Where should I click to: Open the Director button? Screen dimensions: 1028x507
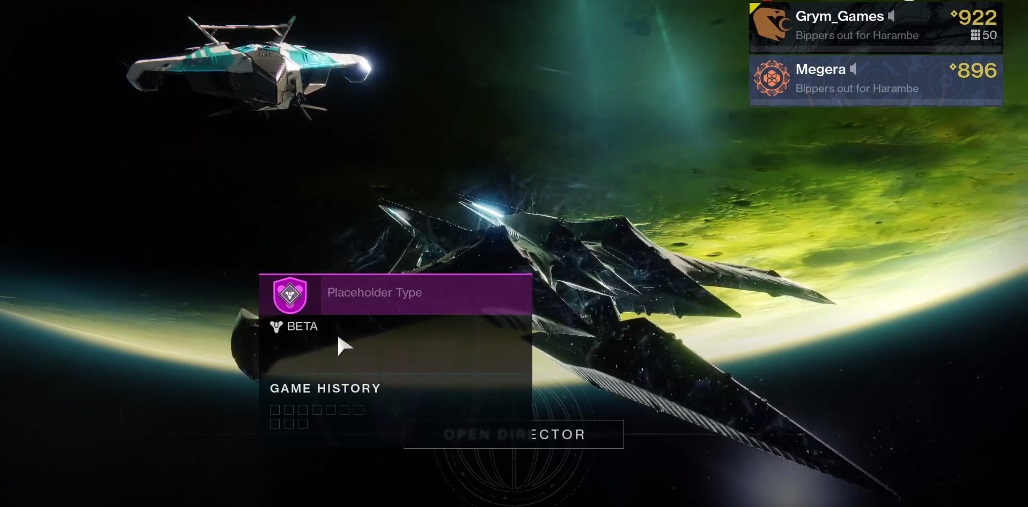tap(513, 434)
